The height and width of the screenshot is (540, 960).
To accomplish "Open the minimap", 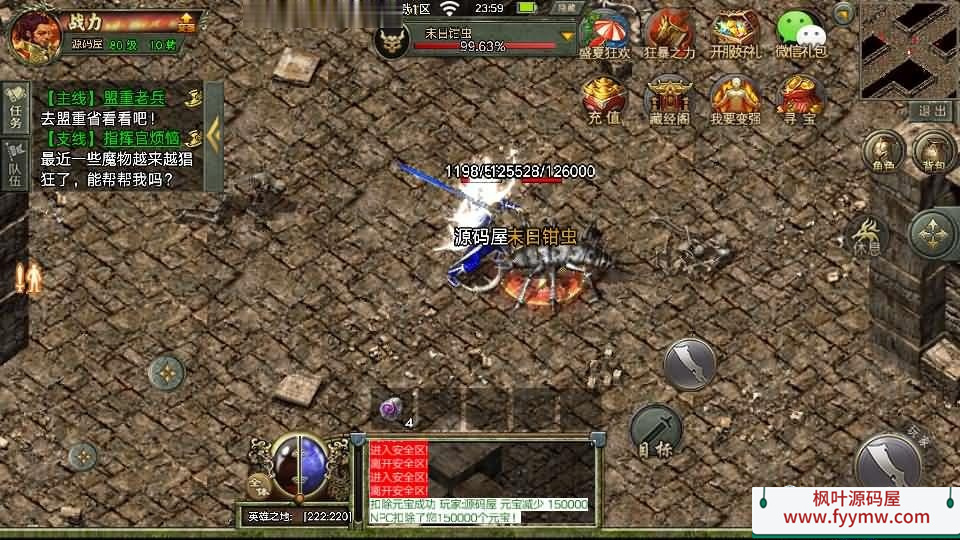I will click(x=908, y=48).
